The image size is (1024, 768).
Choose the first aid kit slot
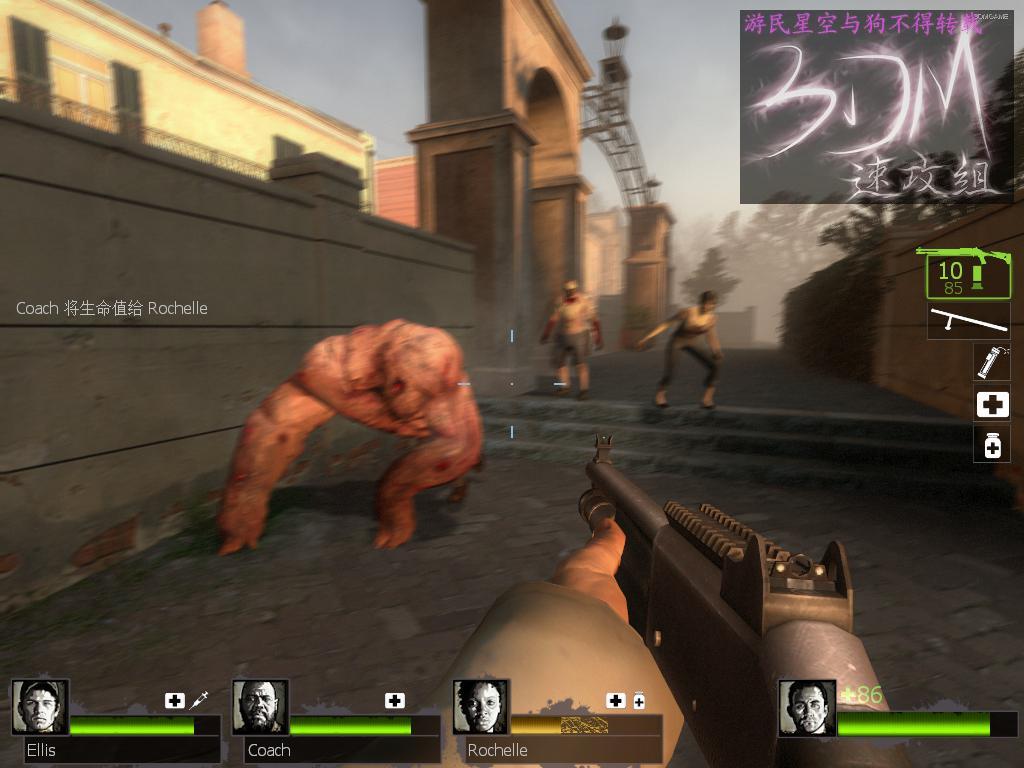coord(992,404)
